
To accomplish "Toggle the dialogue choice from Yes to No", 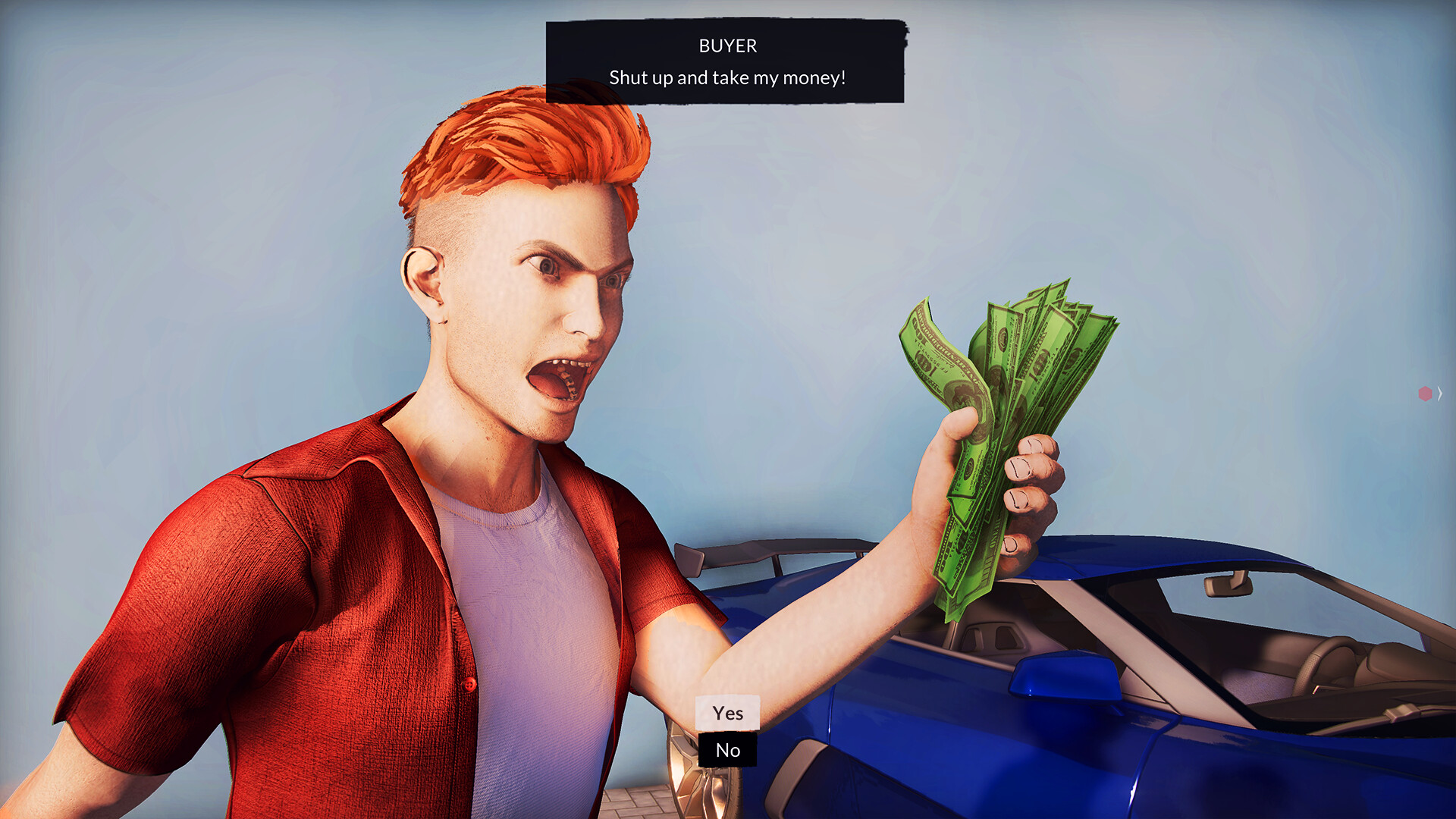I will (727, 751).
